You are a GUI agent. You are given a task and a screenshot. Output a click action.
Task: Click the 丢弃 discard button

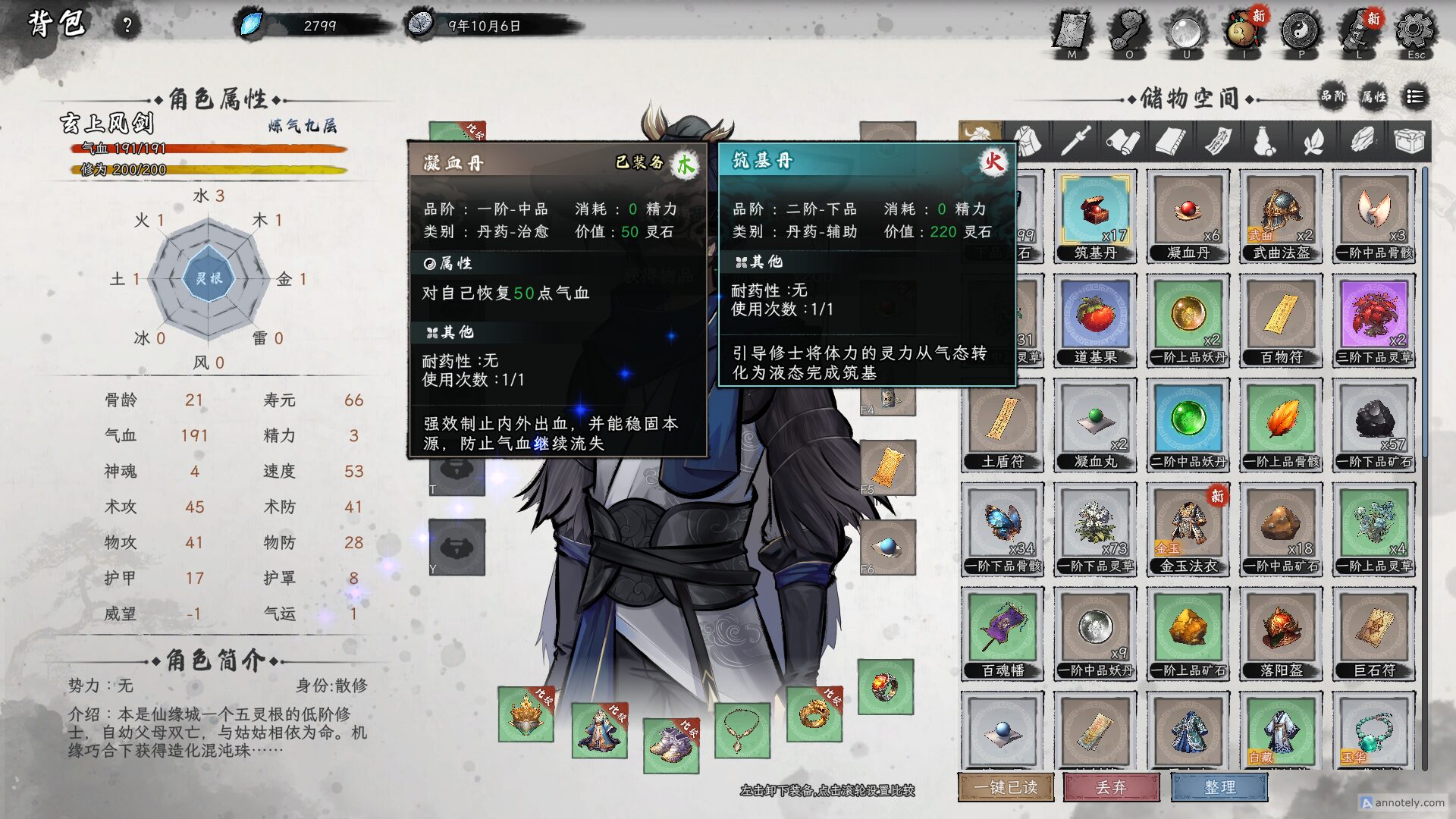[x=1111, y=787]
